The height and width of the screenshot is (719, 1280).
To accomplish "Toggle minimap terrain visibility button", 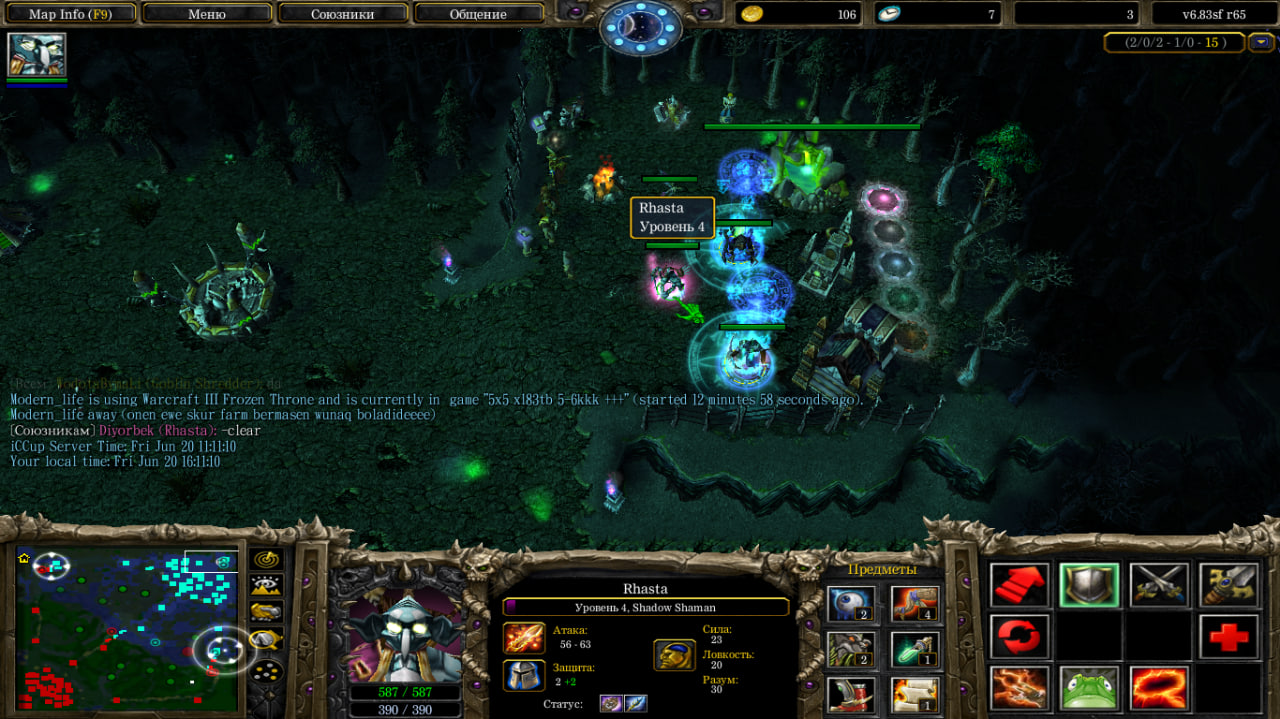I will coord(266,585).
